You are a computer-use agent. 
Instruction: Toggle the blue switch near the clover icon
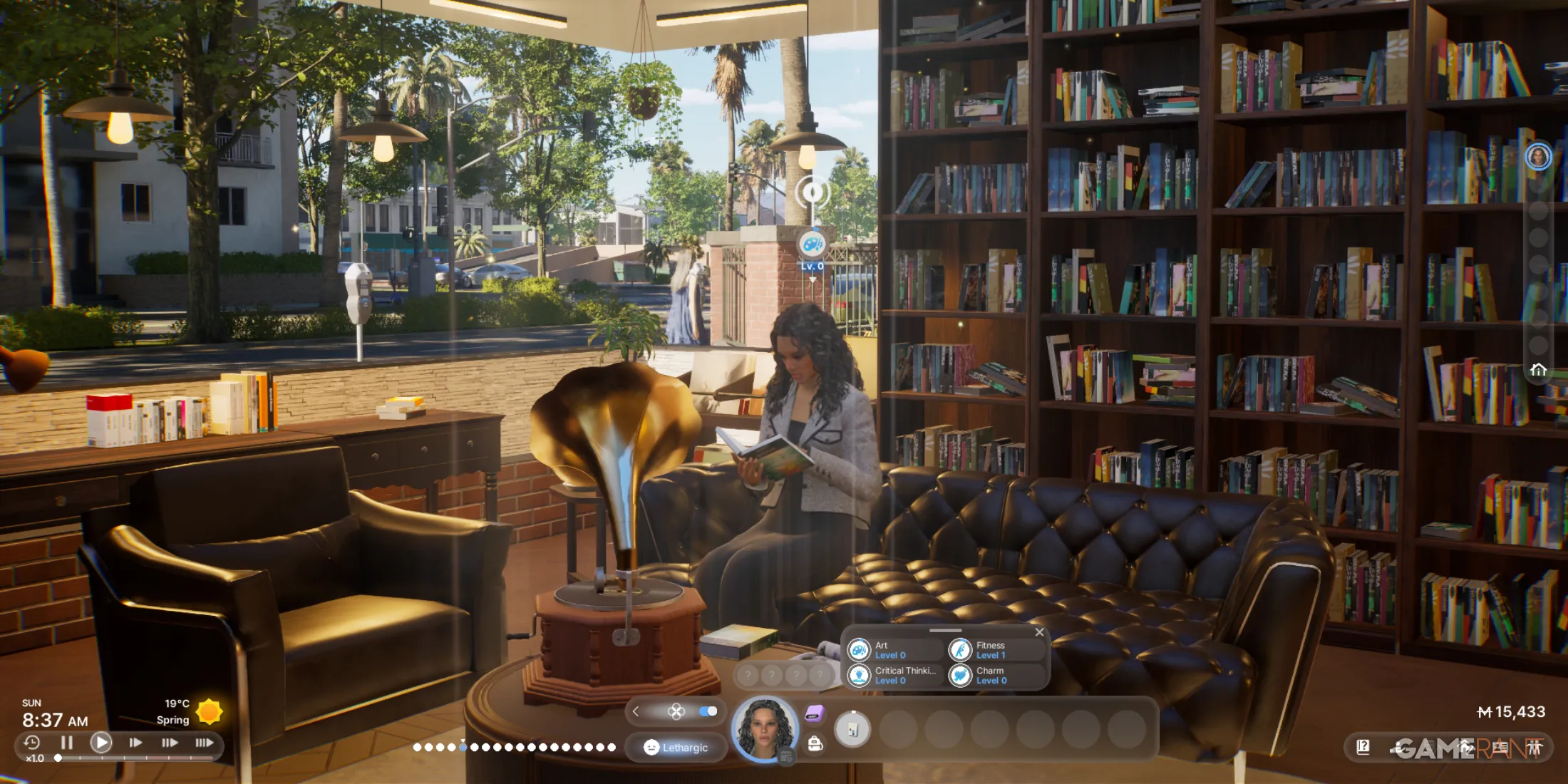tap(710, 711)
